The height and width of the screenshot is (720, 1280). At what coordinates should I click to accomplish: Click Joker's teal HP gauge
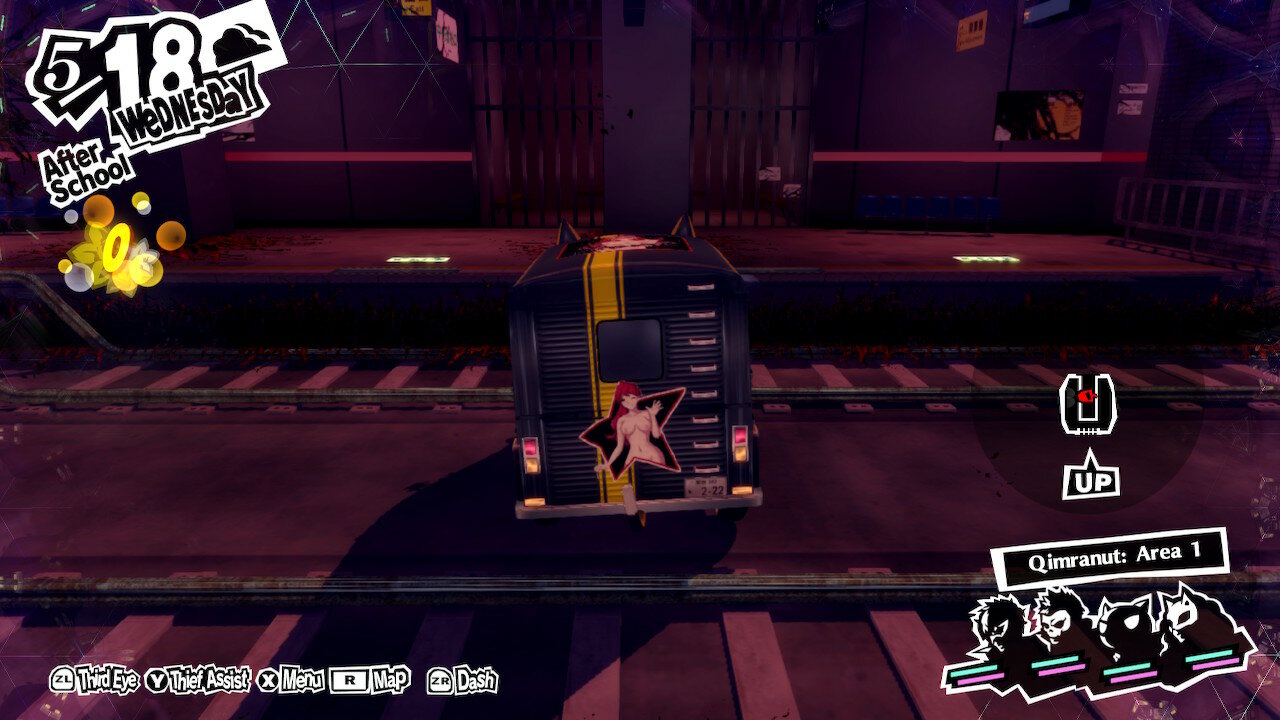[x=974, y=669]
